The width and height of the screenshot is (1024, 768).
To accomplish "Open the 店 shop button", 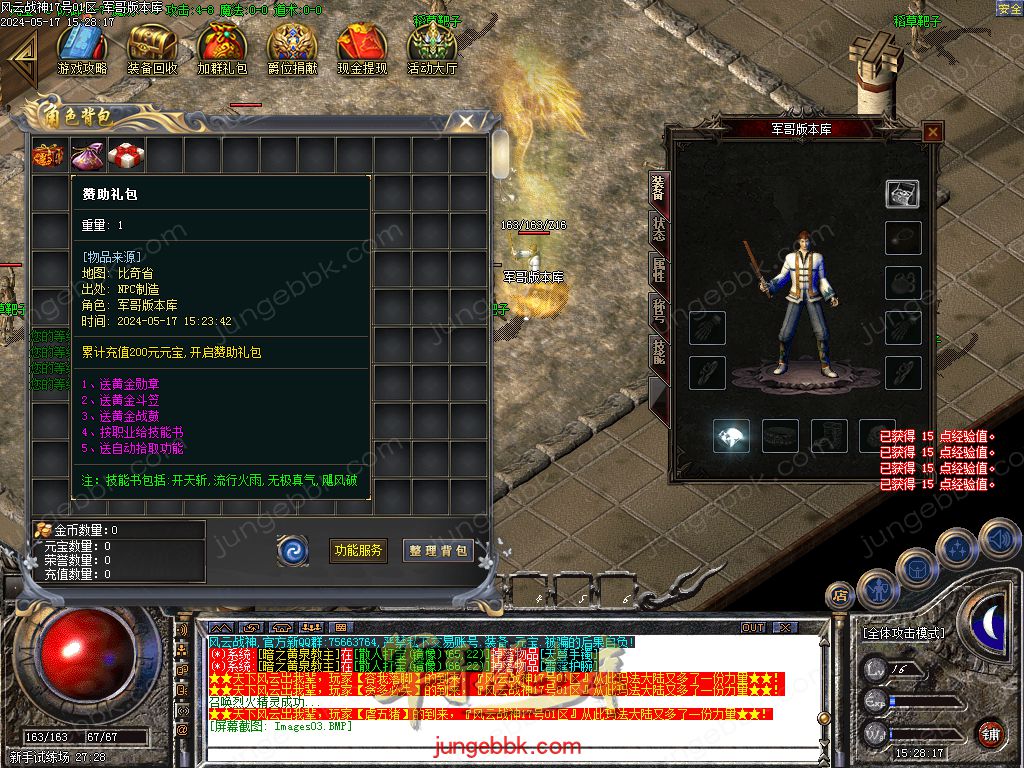I will [840, 596].
